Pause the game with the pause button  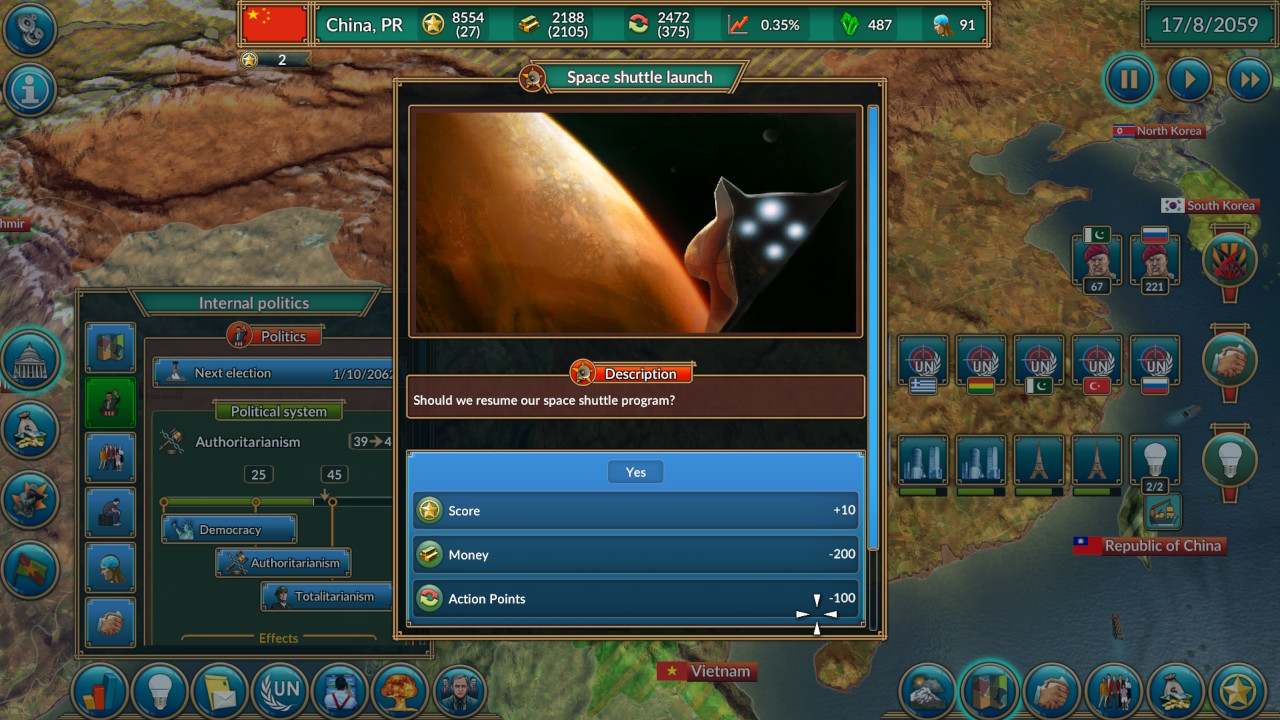(1129, 80)
